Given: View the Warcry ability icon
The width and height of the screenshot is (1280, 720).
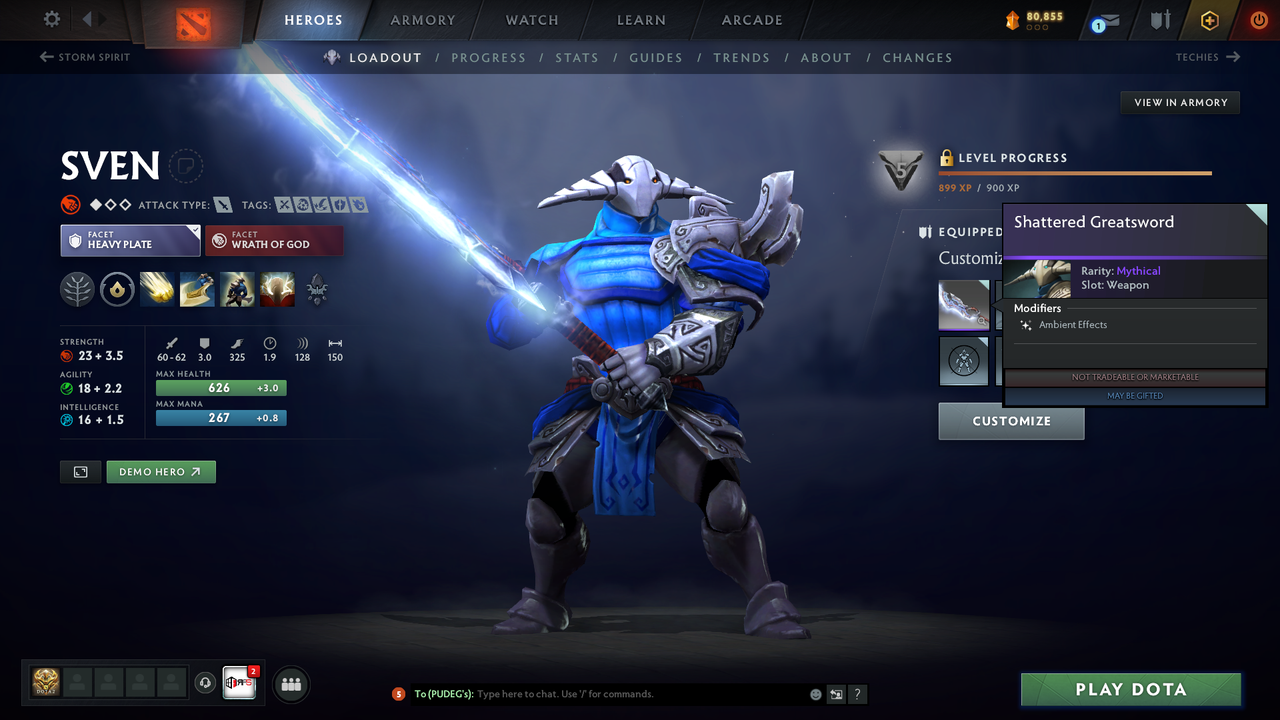Looking at the screenshot, I should point(237,289).
